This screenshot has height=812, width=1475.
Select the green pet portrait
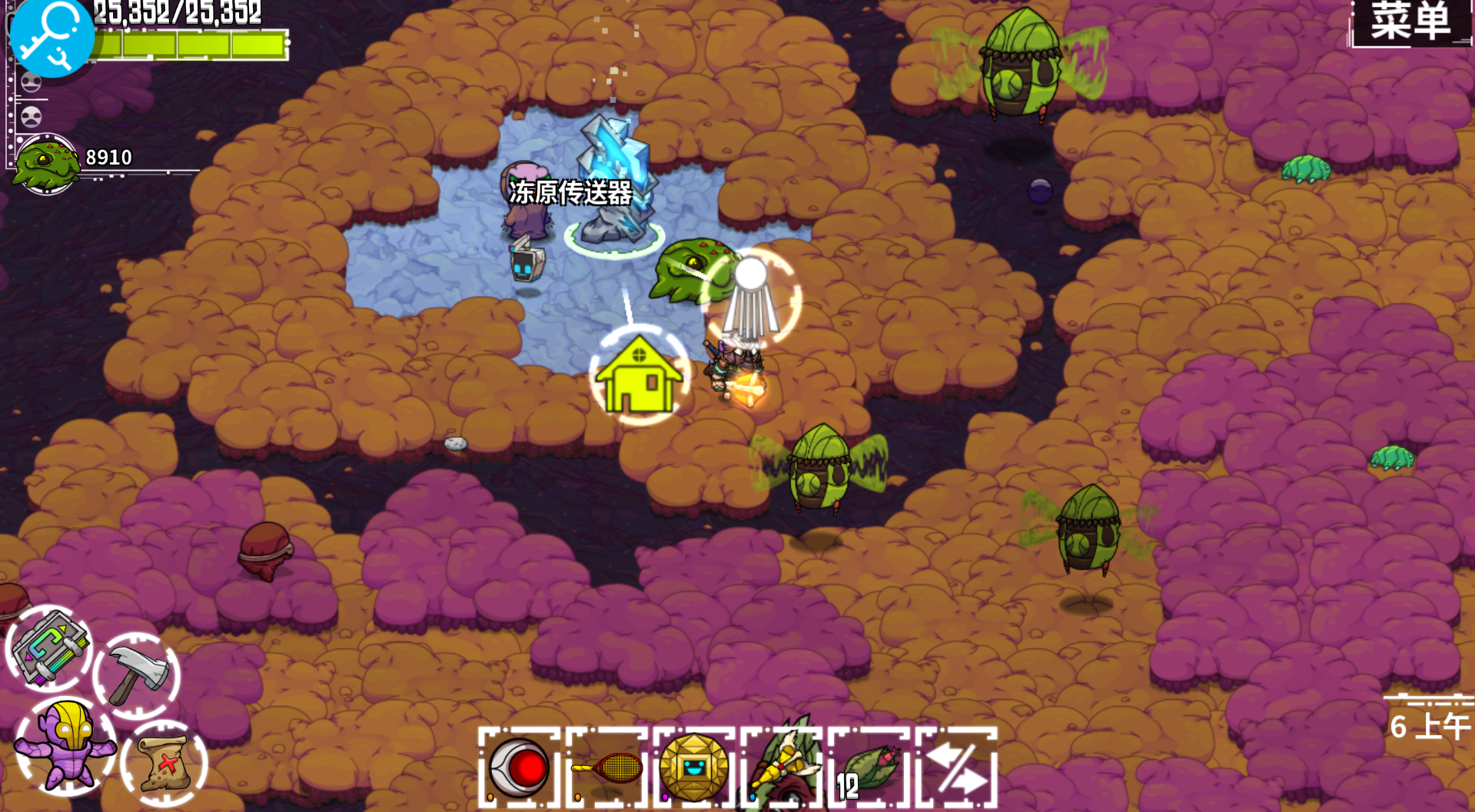tap(46, 164)
